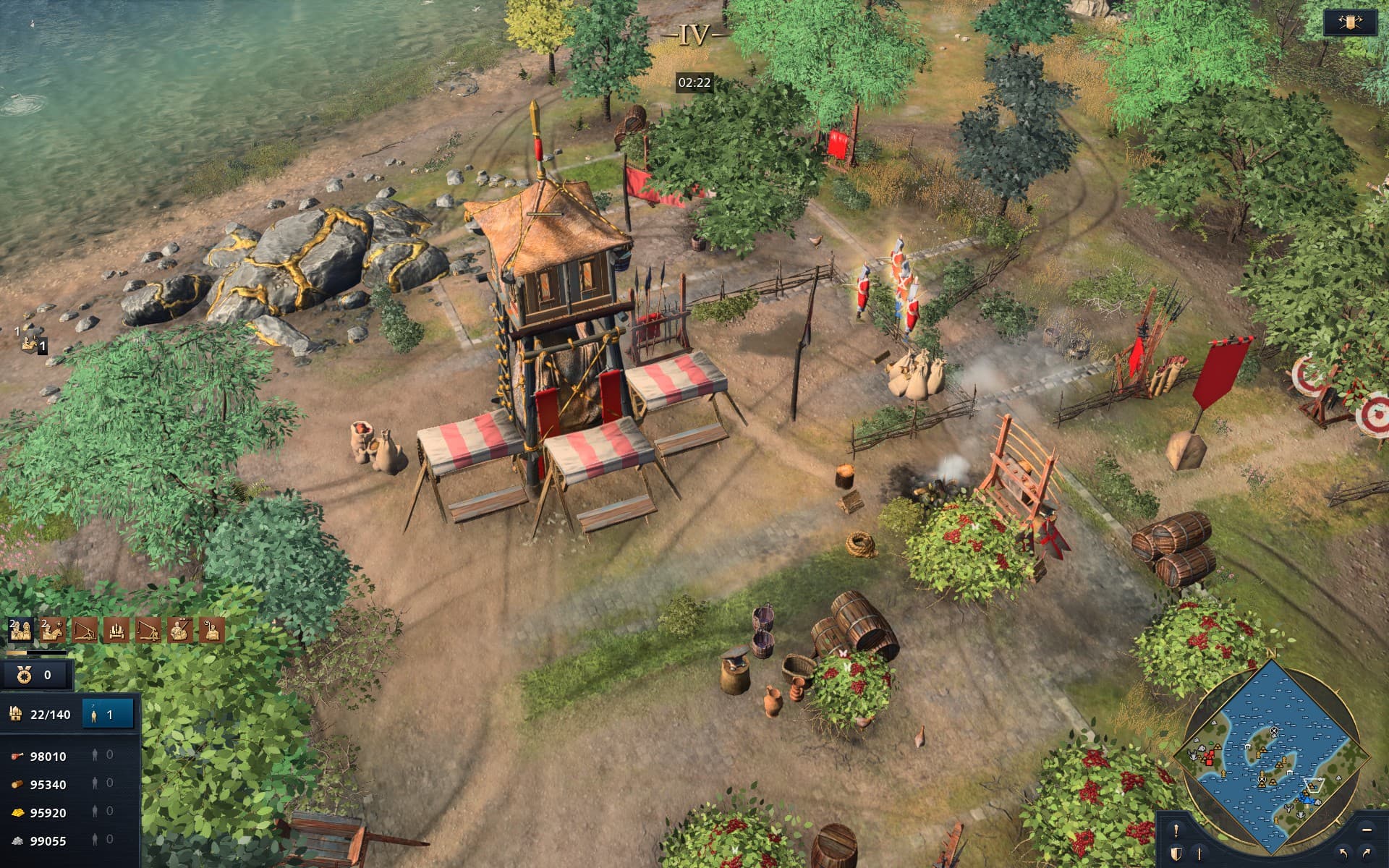Click the gold resource icon
Viewport: 1389px width, 868px height.
coord(17,811)
